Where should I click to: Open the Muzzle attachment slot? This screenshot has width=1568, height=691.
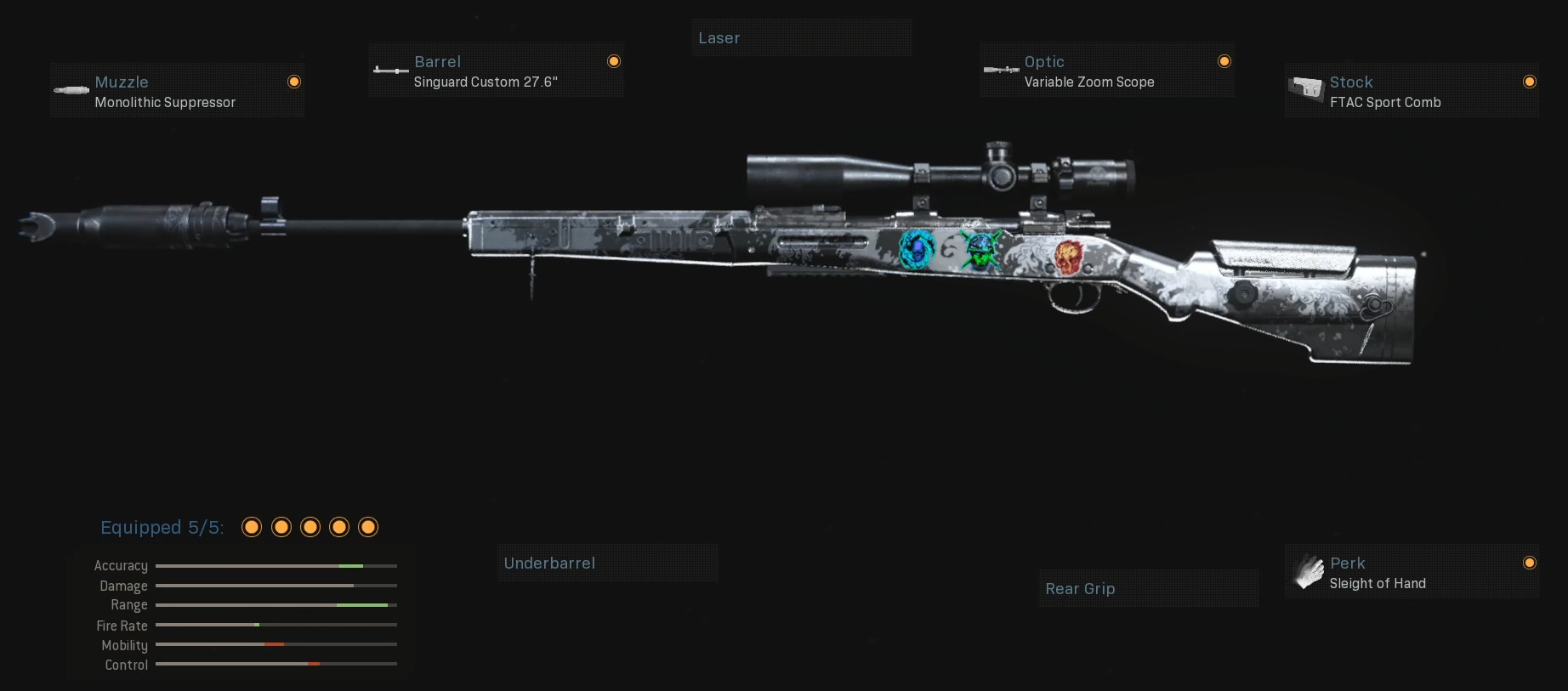pyautogui.click(x=177, y=91)
